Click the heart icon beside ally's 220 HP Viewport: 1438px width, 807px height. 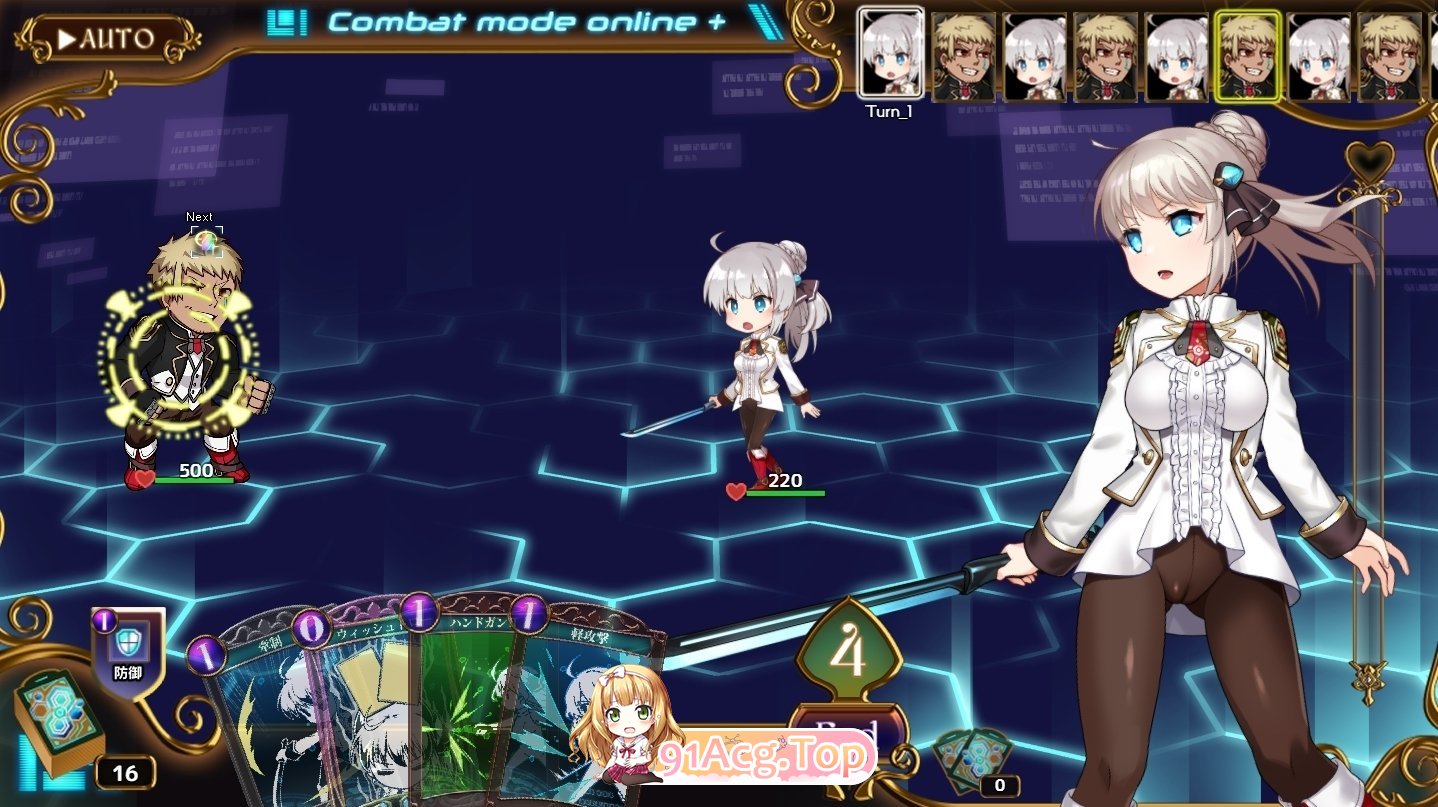coord(734,492)
